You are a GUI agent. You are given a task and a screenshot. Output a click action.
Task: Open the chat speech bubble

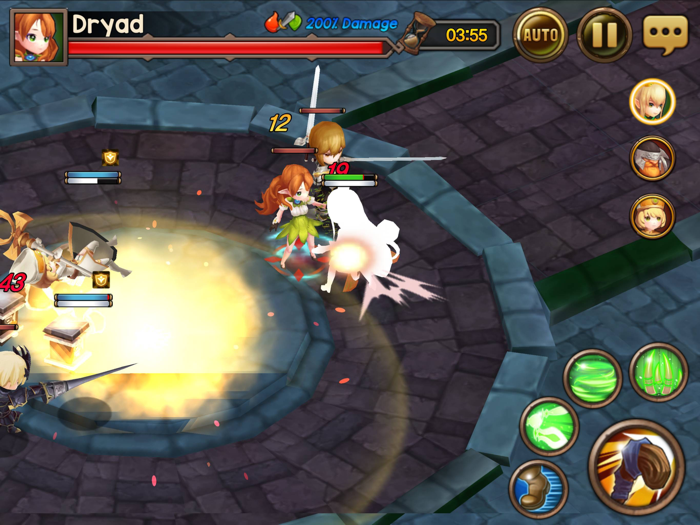(665, 35)
